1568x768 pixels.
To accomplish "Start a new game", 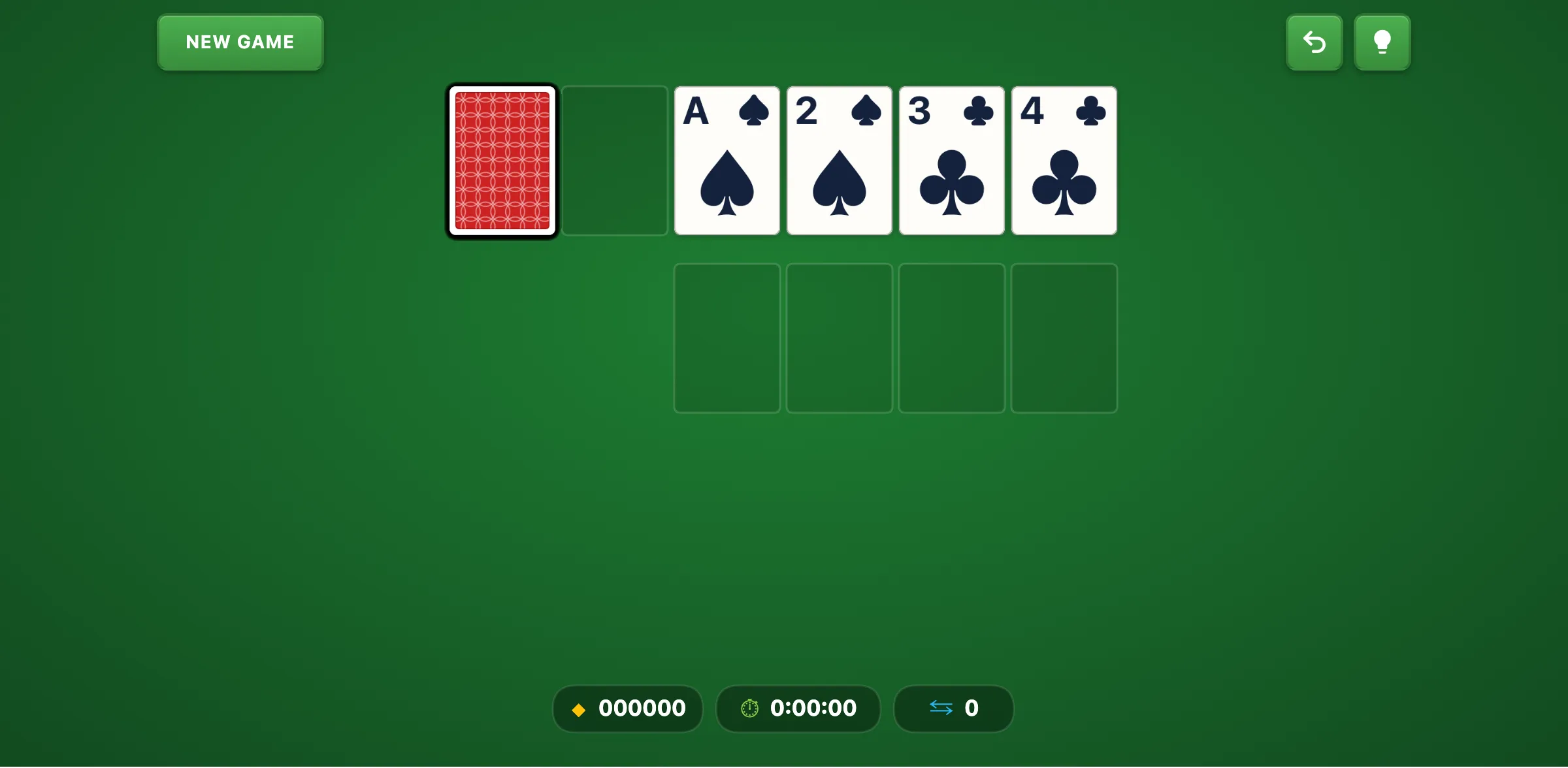I will point(240,42).
